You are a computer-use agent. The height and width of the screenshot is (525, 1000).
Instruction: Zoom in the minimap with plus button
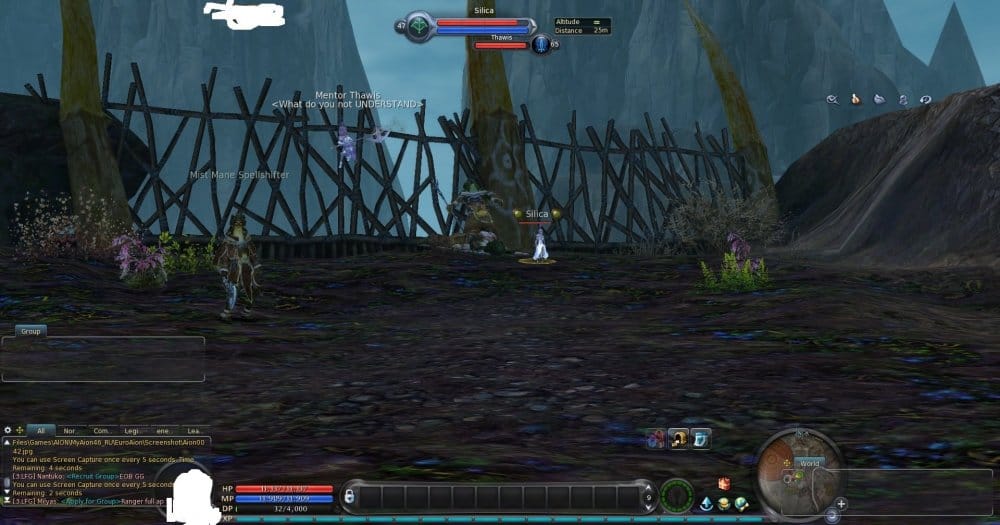coord(841,503)
